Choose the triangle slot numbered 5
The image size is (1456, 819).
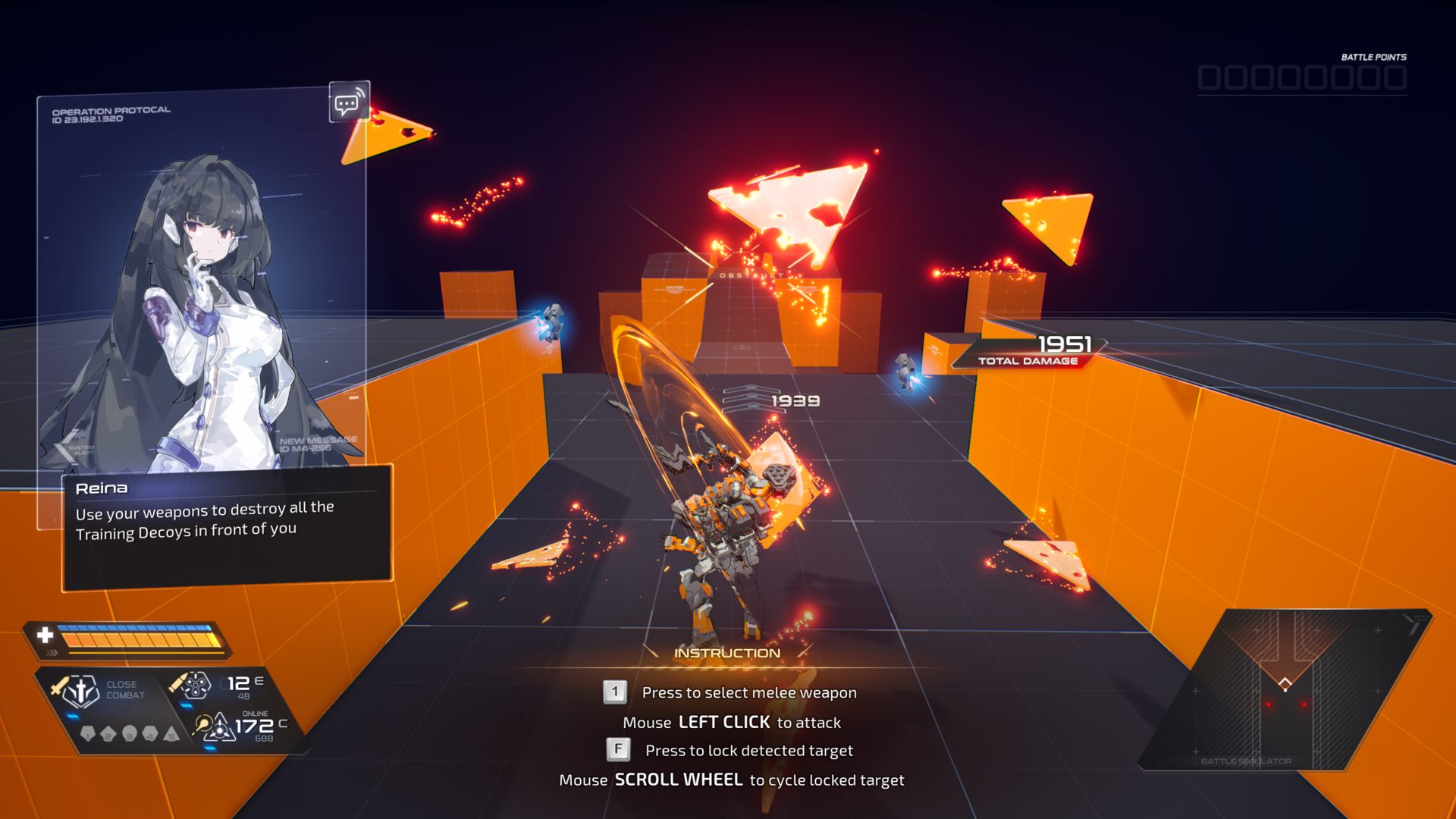pyautogui.click(x=171, y=734)
